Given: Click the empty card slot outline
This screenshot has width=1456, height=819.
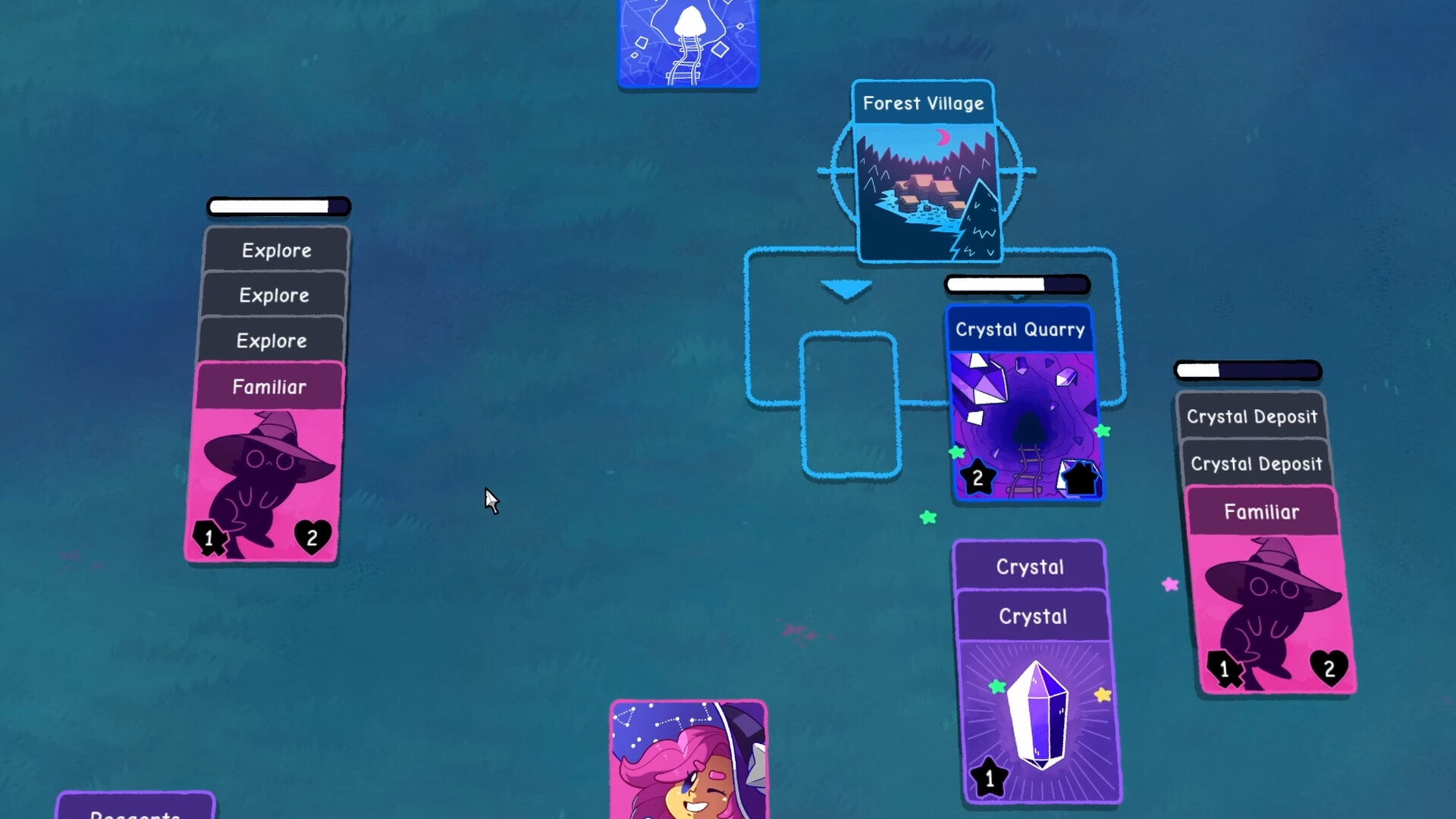Looking at the screenshot, I should [x=849, y=406].
